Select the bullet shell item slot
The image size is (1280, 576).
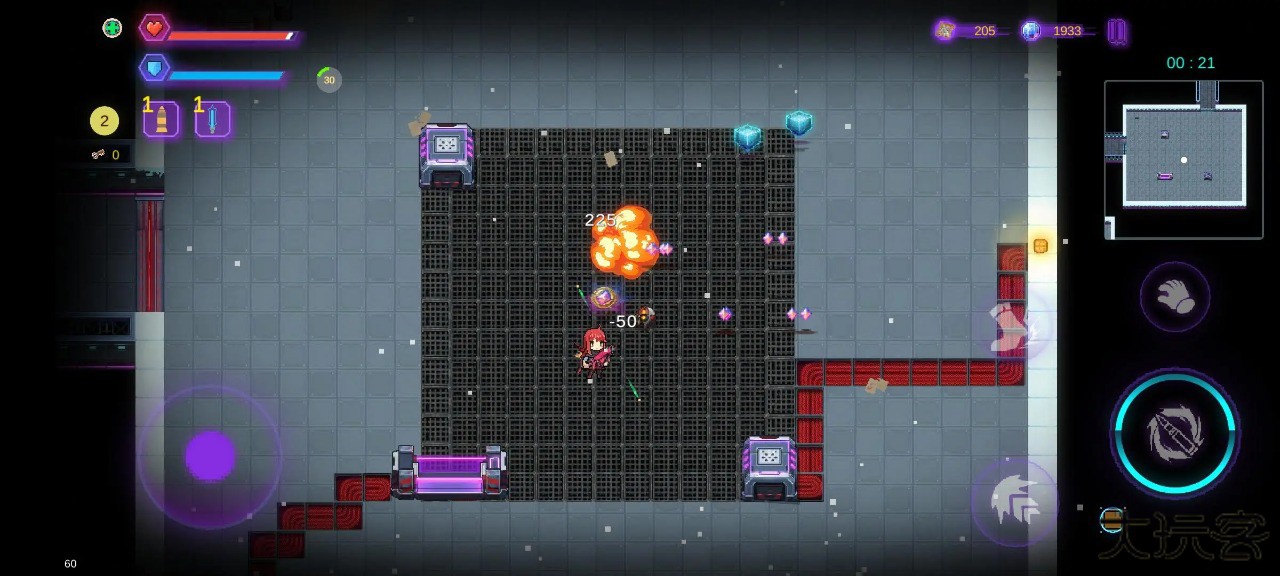click(161, 120)
